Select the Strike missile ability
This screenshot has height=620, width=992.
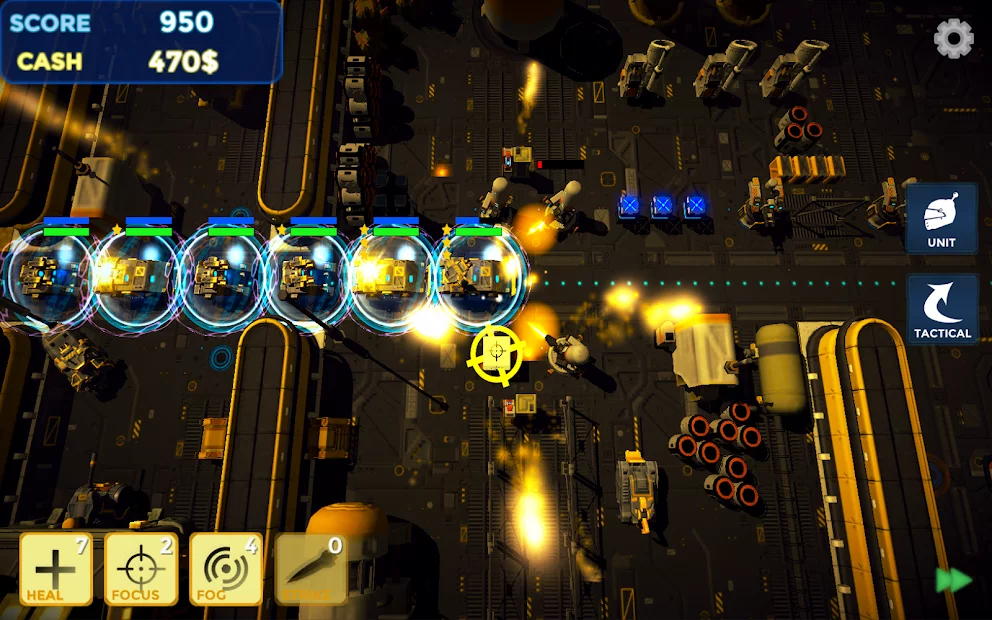[x=311, y=569]
